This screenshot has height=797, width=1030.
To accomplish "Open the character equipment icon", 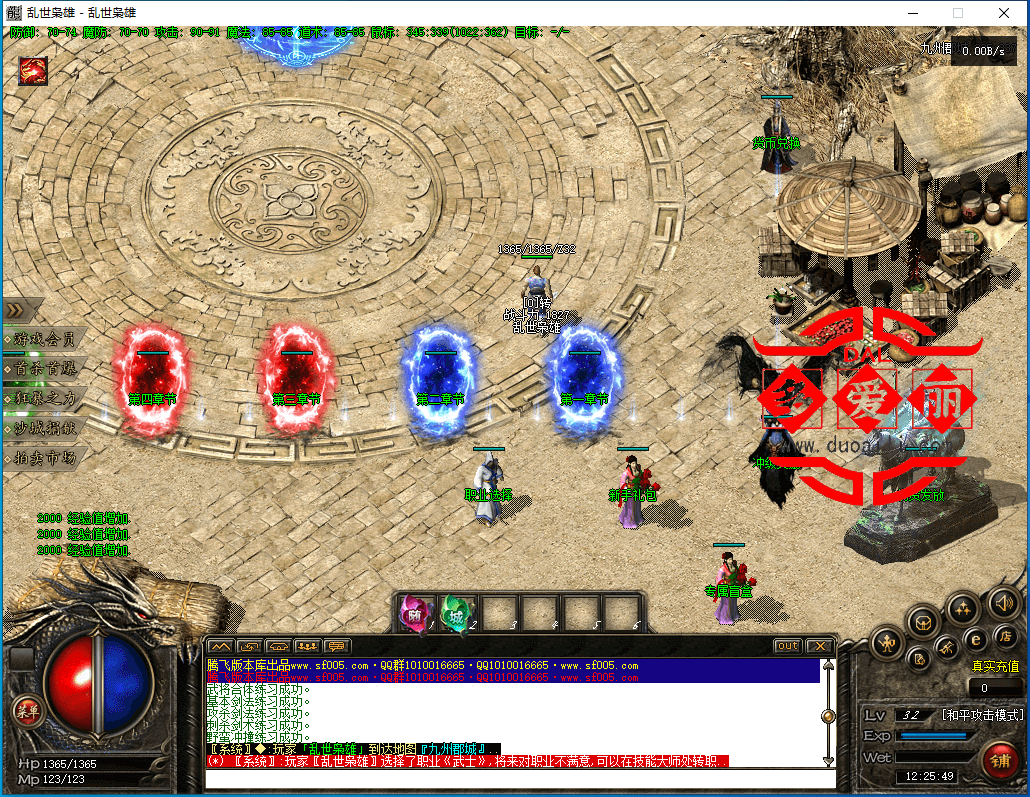I will [x=886, y=643].
